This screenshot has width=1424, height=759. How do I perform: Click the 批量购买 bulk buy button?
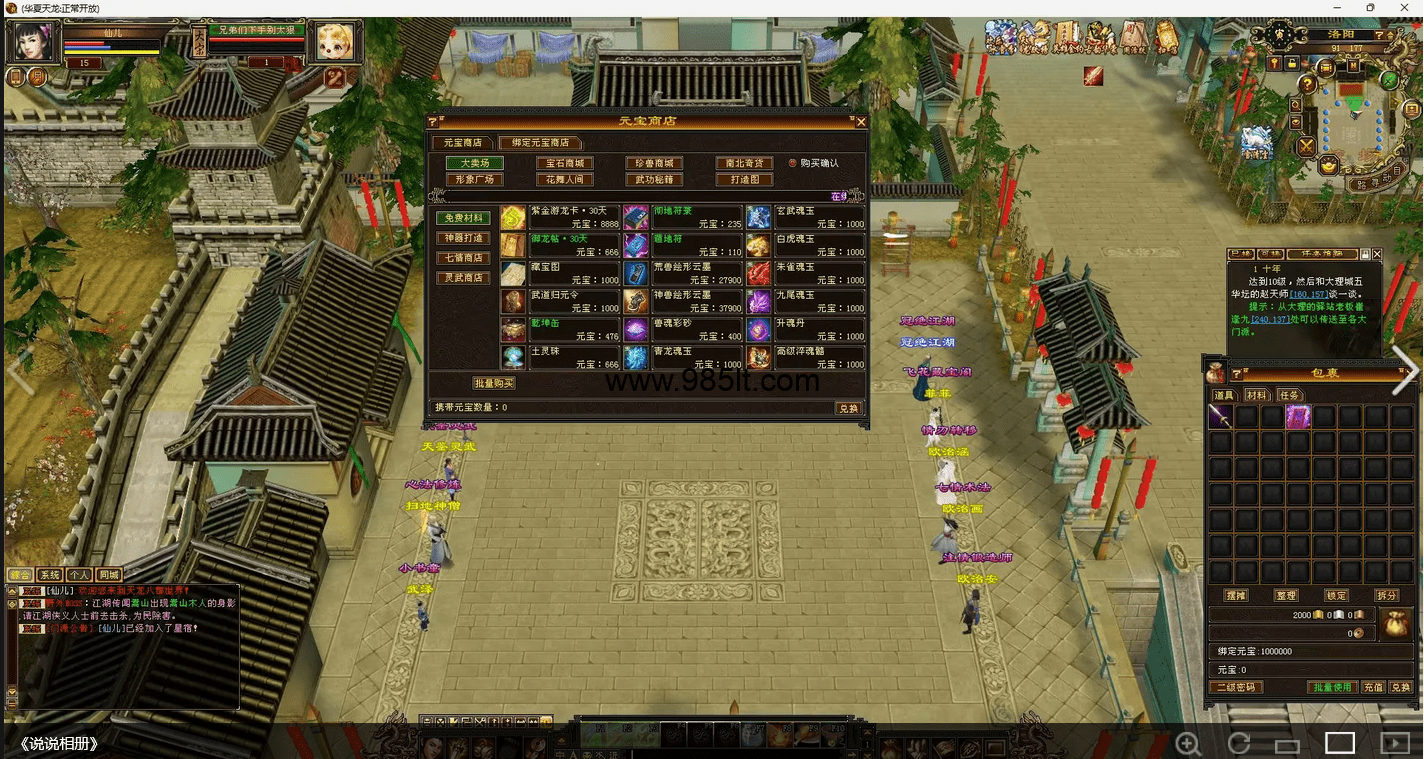click(x=493, y=383)
